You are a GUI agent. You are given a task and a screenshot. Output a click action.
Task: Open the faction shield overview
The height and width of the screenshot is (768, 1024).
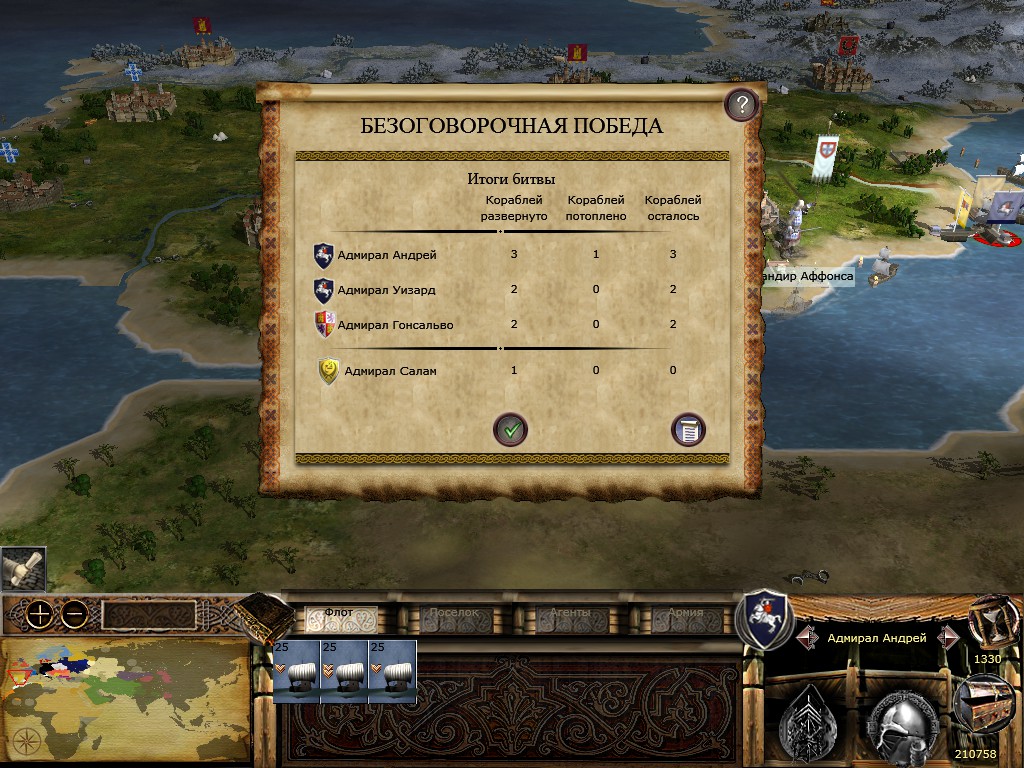(764, 617)
